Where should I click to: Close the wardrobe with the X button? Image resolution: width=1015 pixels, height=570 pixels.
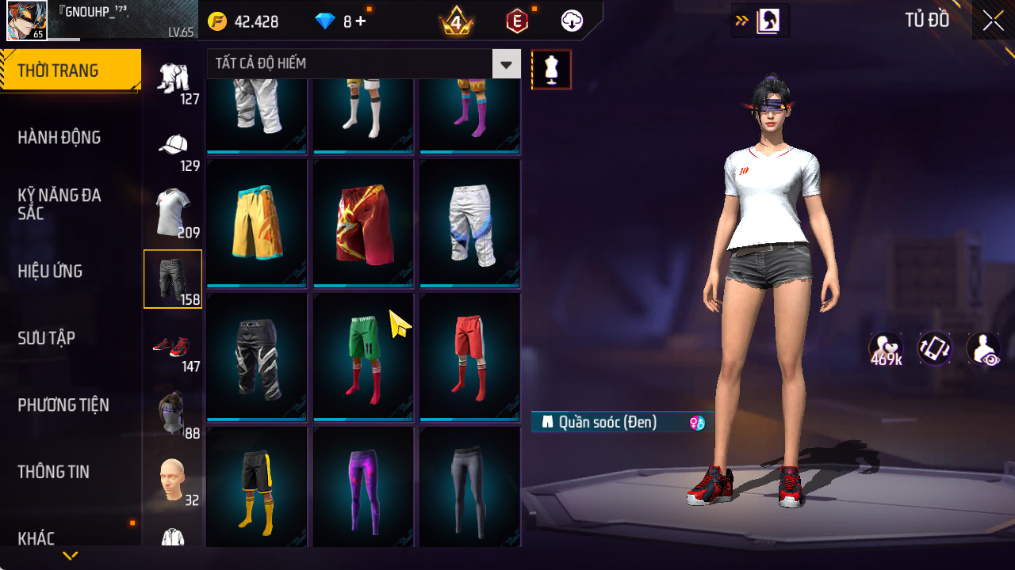coord(992,20)
